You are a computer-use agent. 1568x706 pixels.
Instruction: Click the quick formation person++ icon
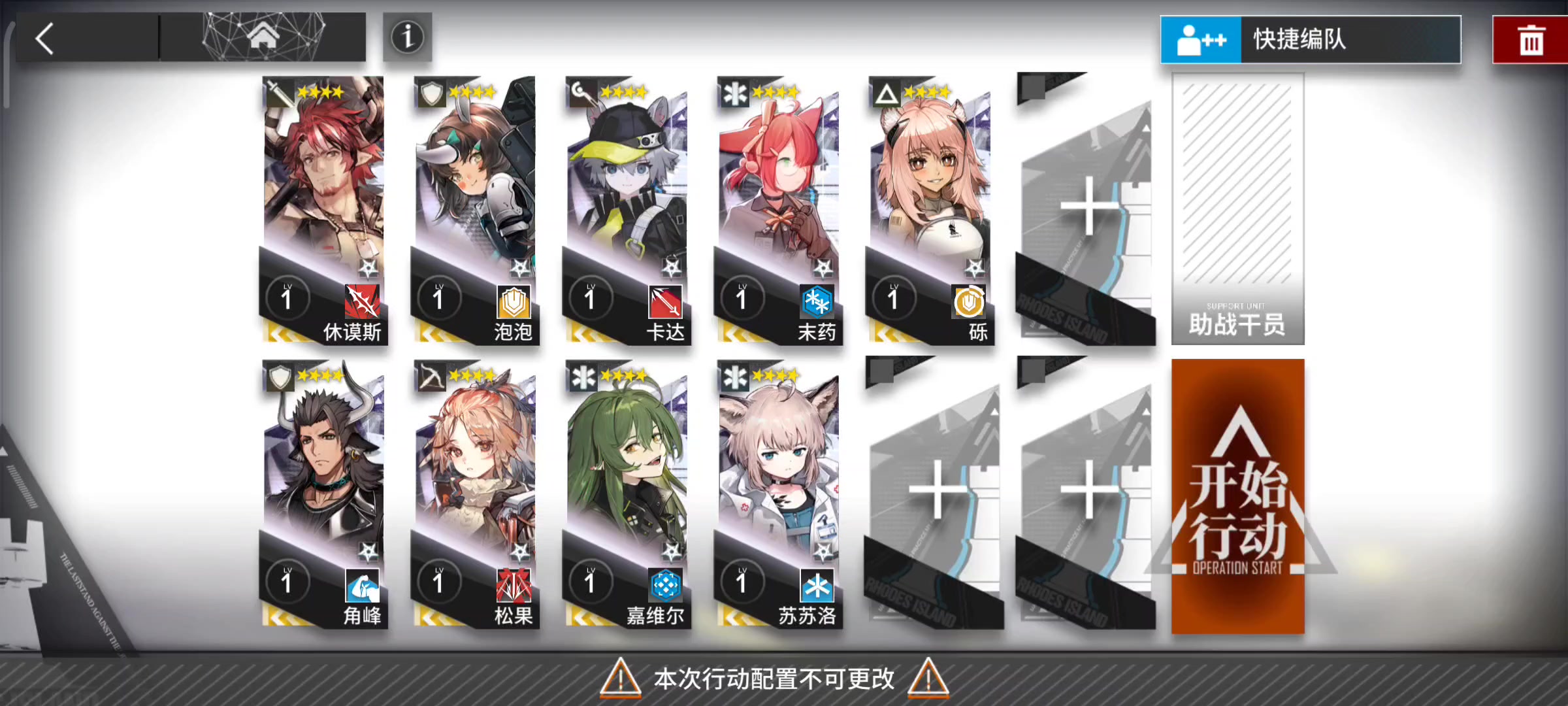[1200, 39]
